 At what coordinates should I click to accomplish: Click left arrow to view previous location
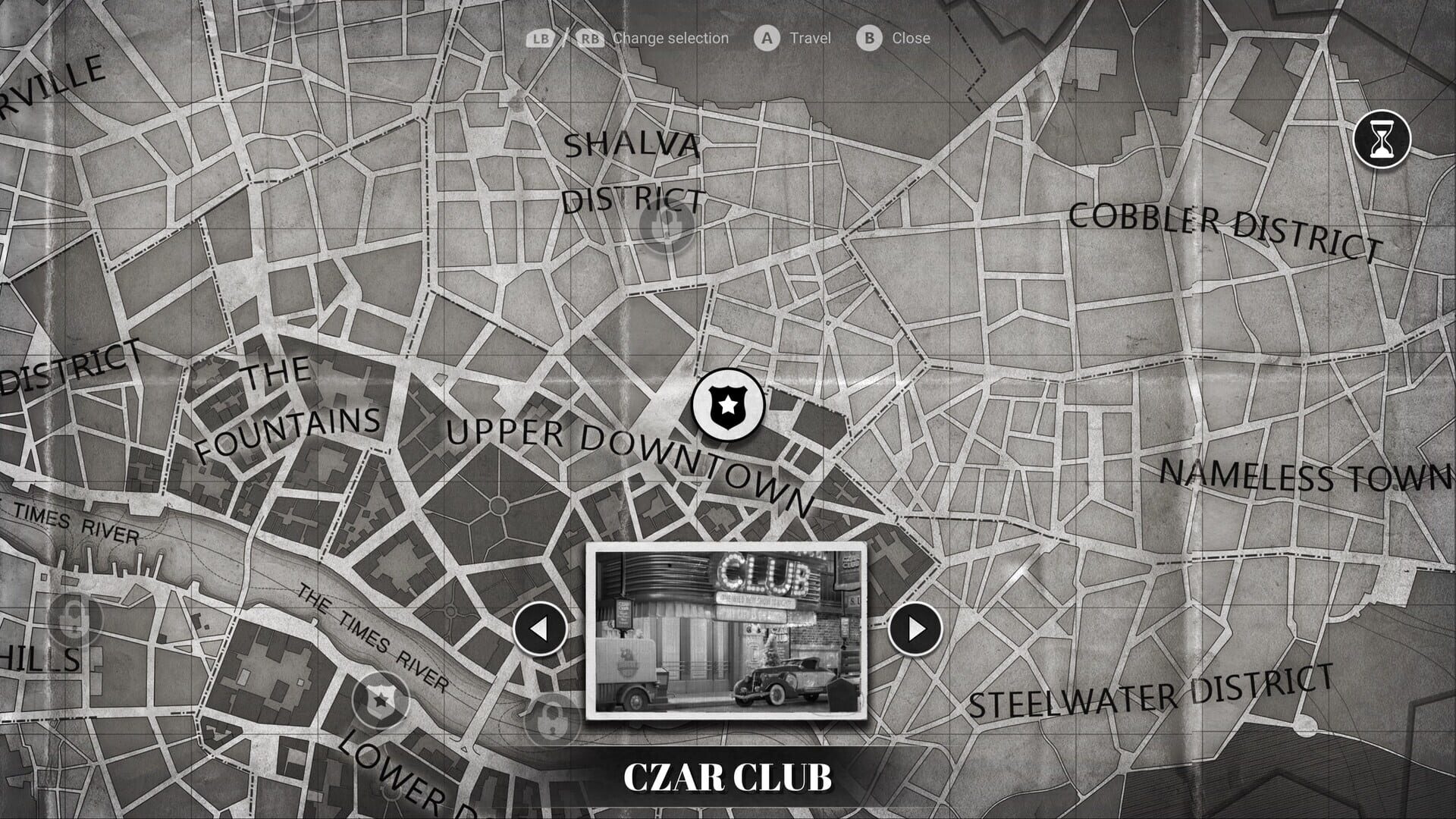[541, 629]
